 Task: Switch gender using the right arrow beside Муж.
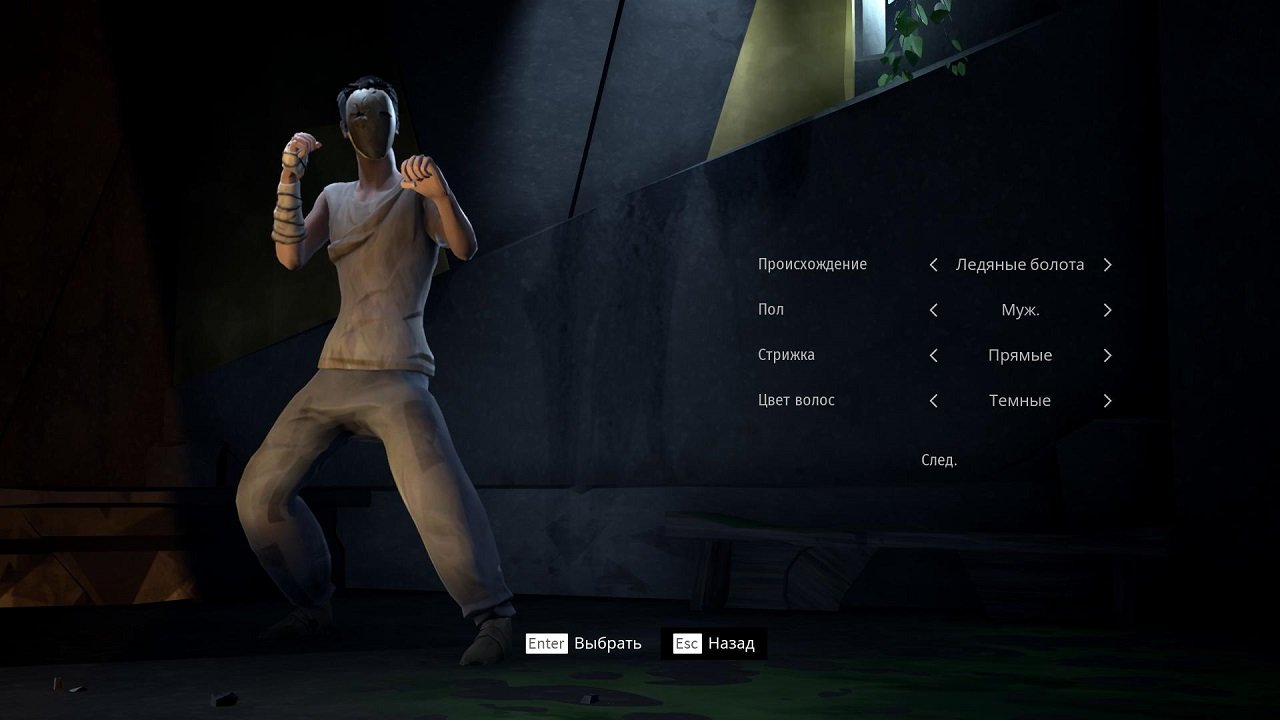coord(1107,310)
